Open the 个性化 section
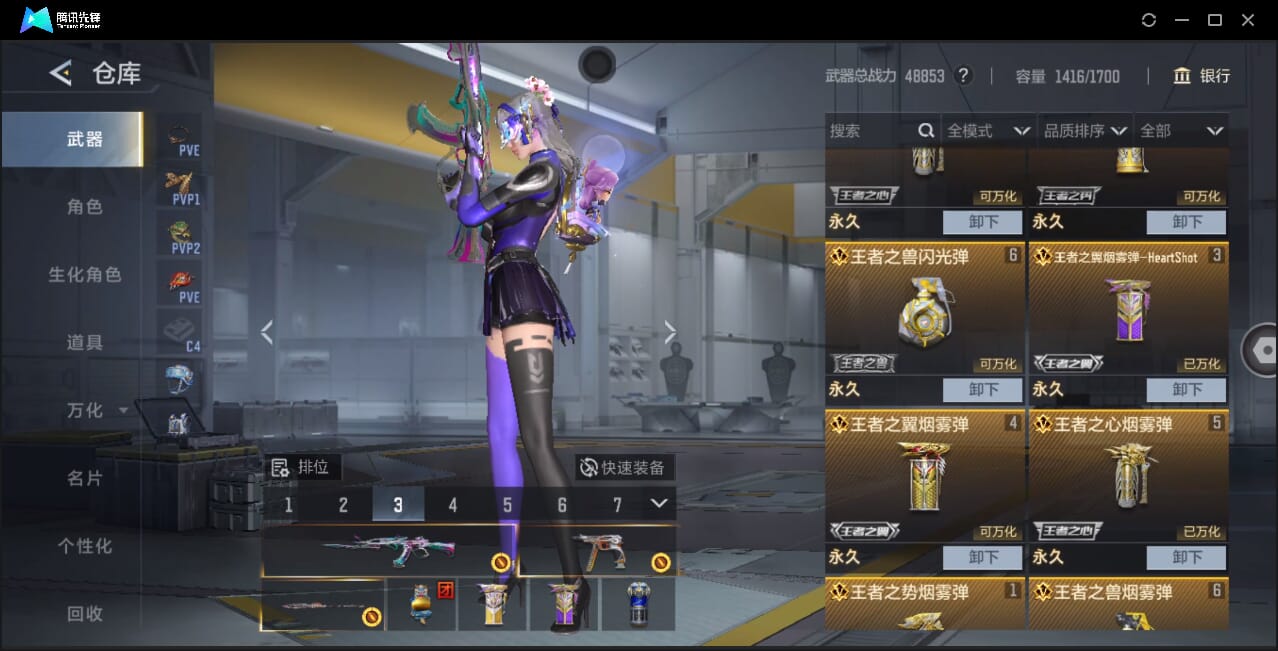The image size is (1278, 651). click(85, 546)
